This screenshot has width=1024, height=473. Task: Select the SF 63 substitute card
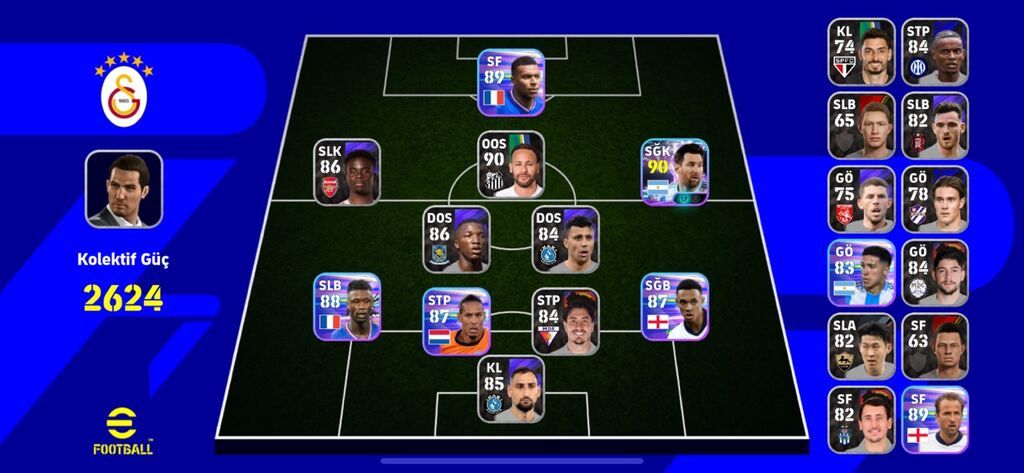(x=935, y=346)
